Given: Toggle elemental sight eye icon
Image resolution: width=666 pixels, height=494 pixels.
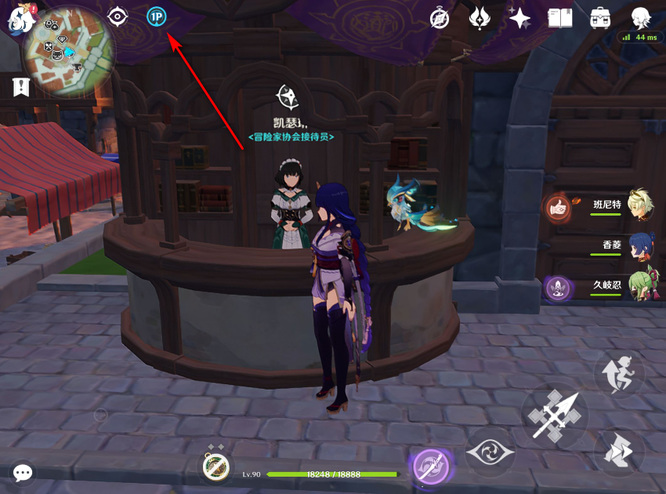Looking at the screenshot, I should tap(118, 17).
